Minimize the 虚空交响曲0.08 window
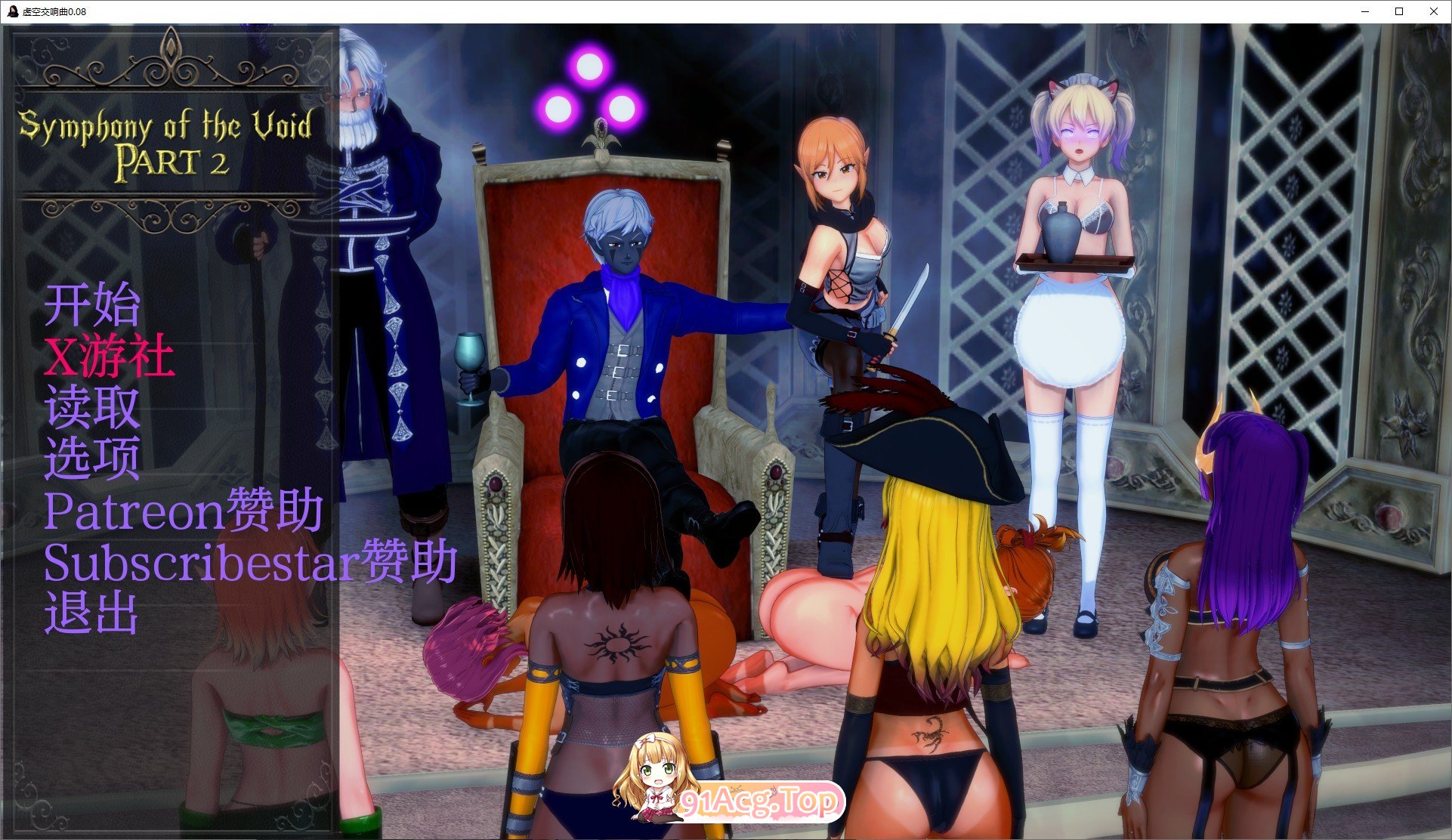This screenshot has width=1452, height=840. pyautogui.click(x=1364, y=11)
